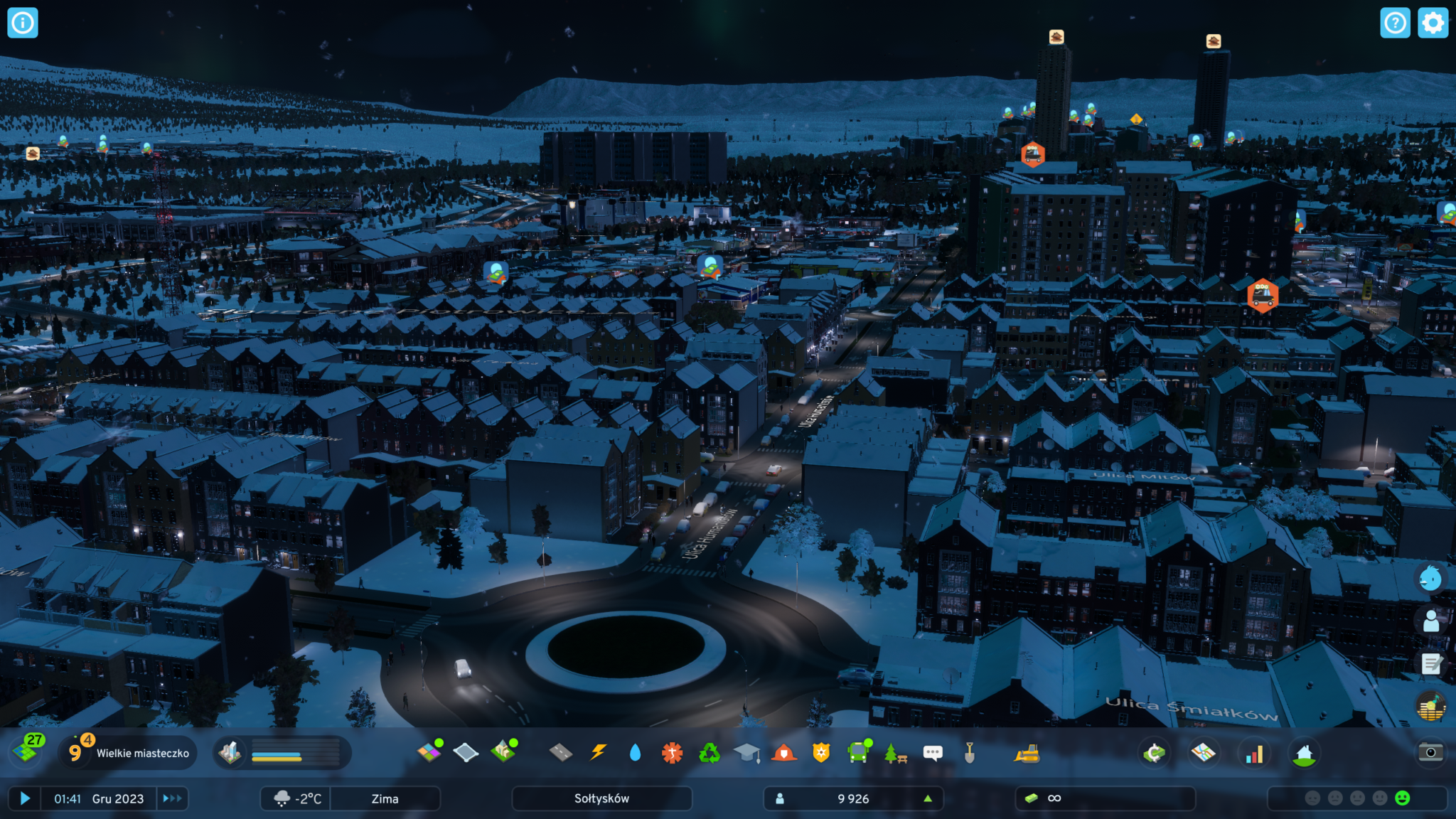Open the water and sewage menu
Image resolution: width=1456 pixels, height=819 pixels.
tap(635, 752)
